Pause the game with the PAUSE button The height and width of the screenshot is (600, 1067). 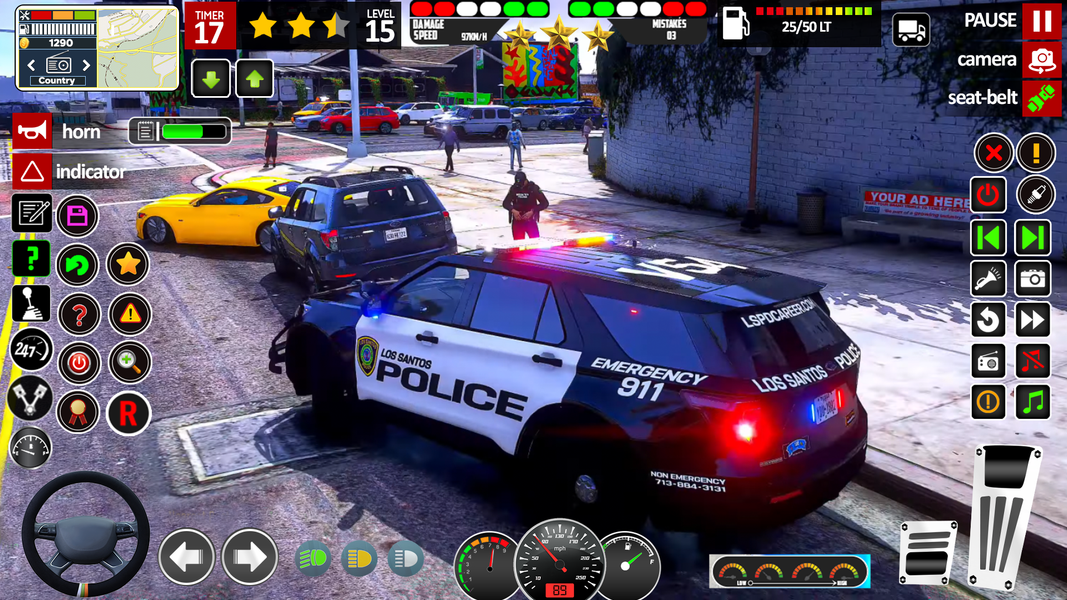[x=1041, y=21]
